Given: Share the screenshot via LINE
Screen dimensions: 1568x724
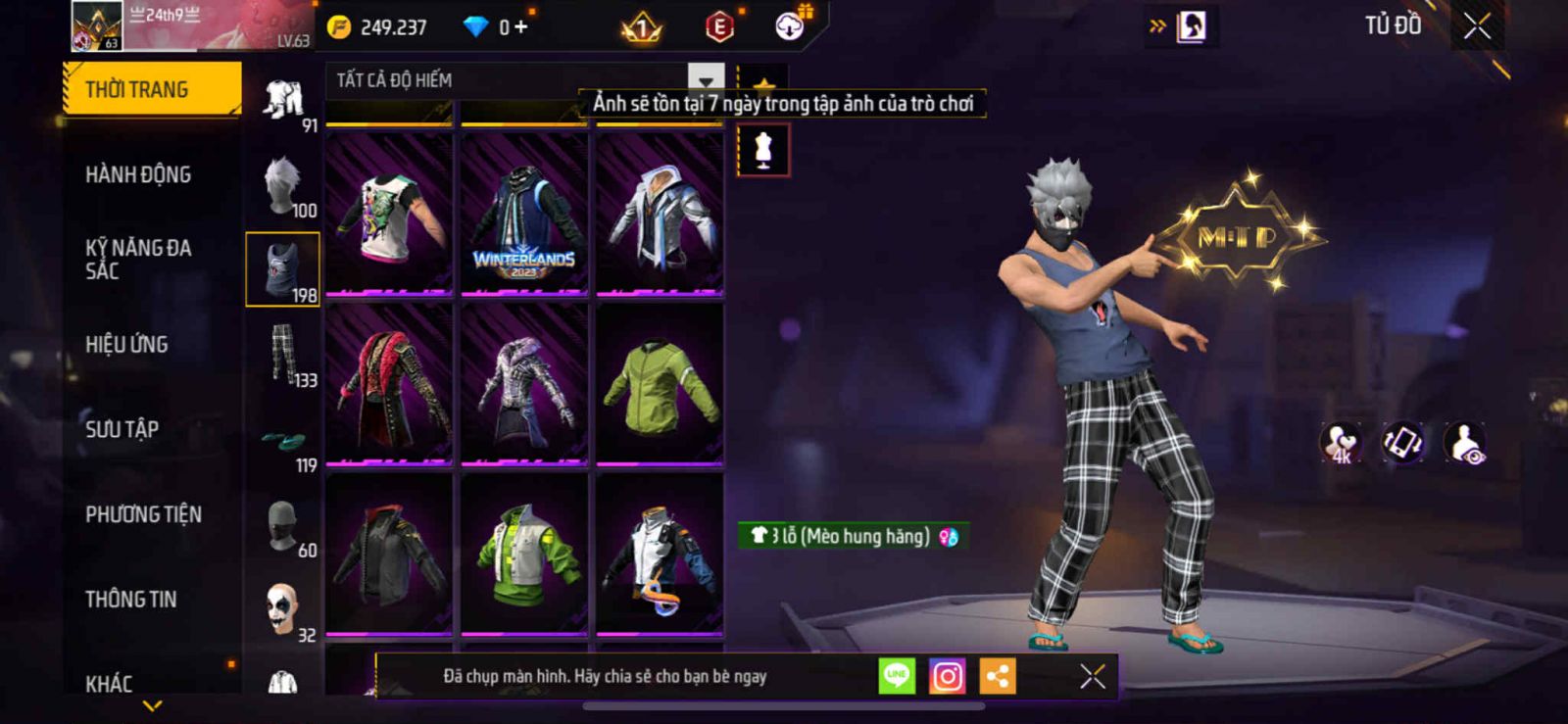Looking at the screenshot, I should click(x=896, y=676).
